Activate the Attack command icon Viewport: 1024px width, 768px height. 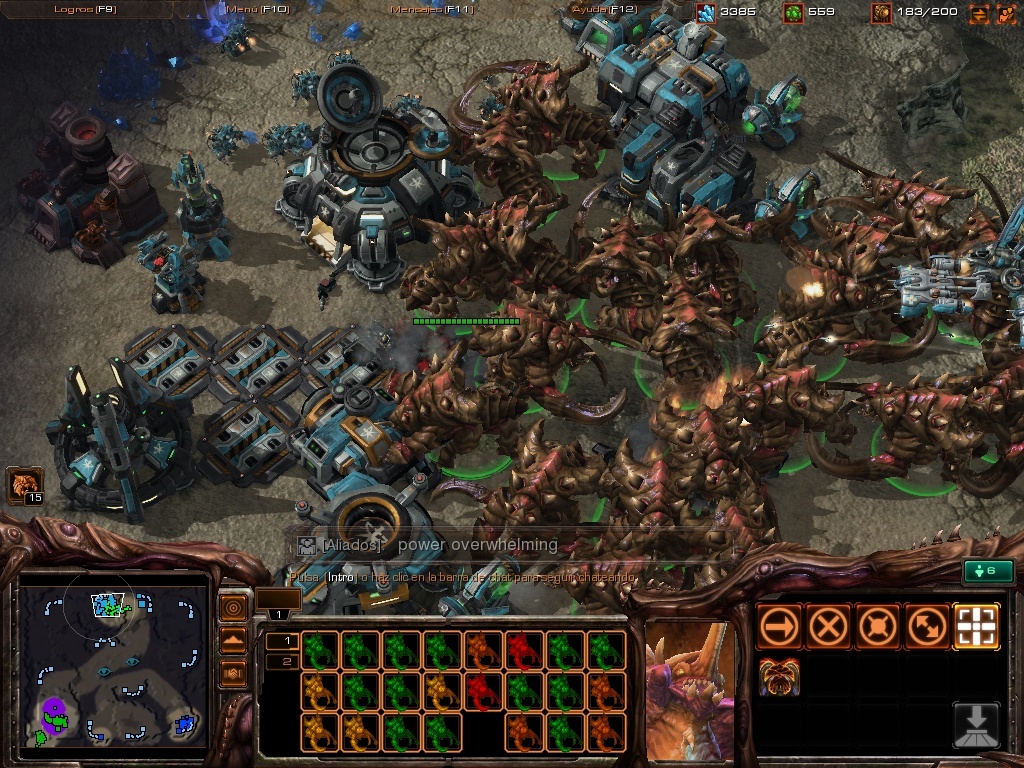(976, 627)
